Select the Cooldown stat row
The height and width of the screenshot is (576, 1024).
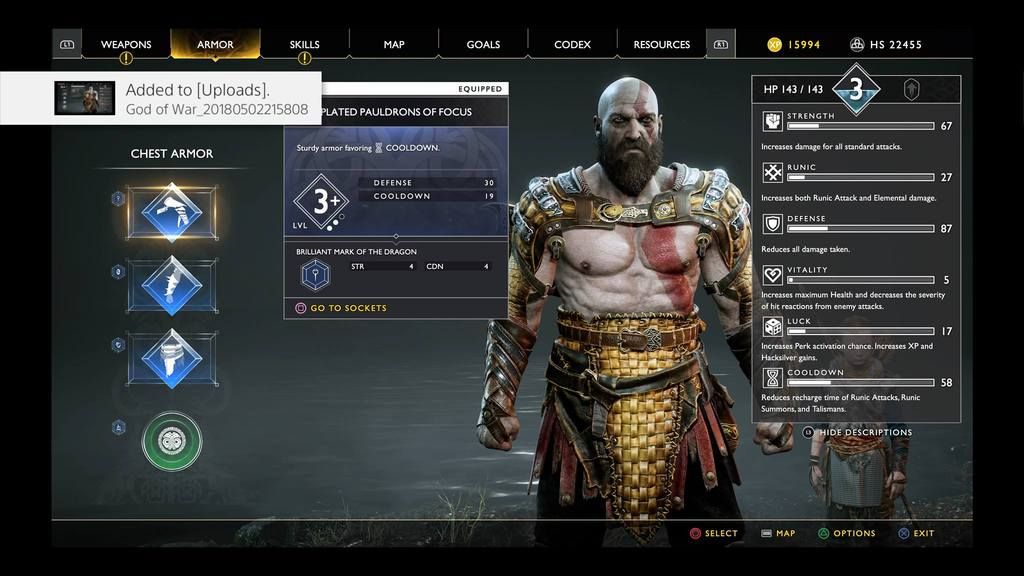pyautogui.click(x=857, y=382)
